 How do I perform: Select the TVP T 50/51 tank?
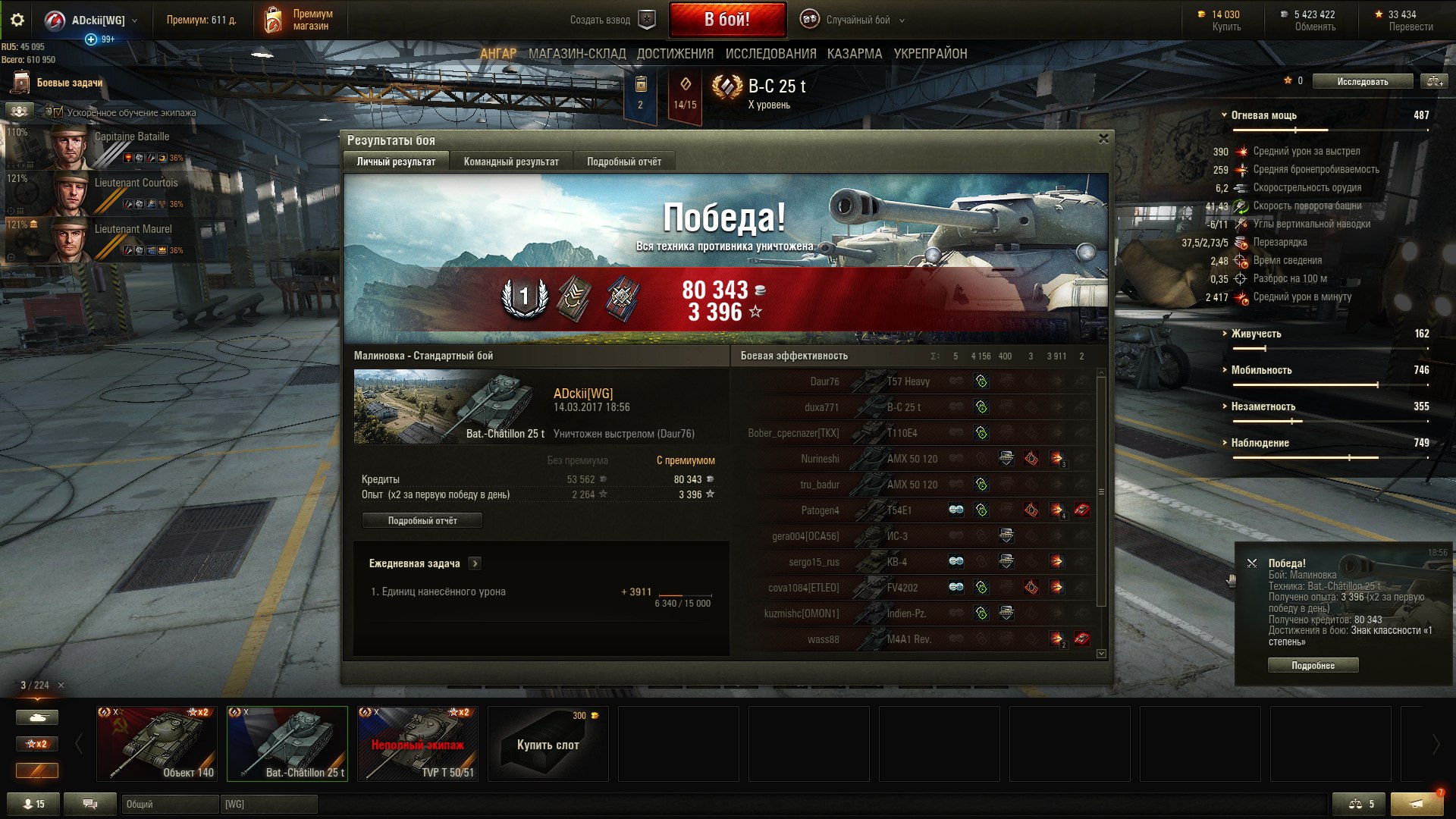pos(418,743)
